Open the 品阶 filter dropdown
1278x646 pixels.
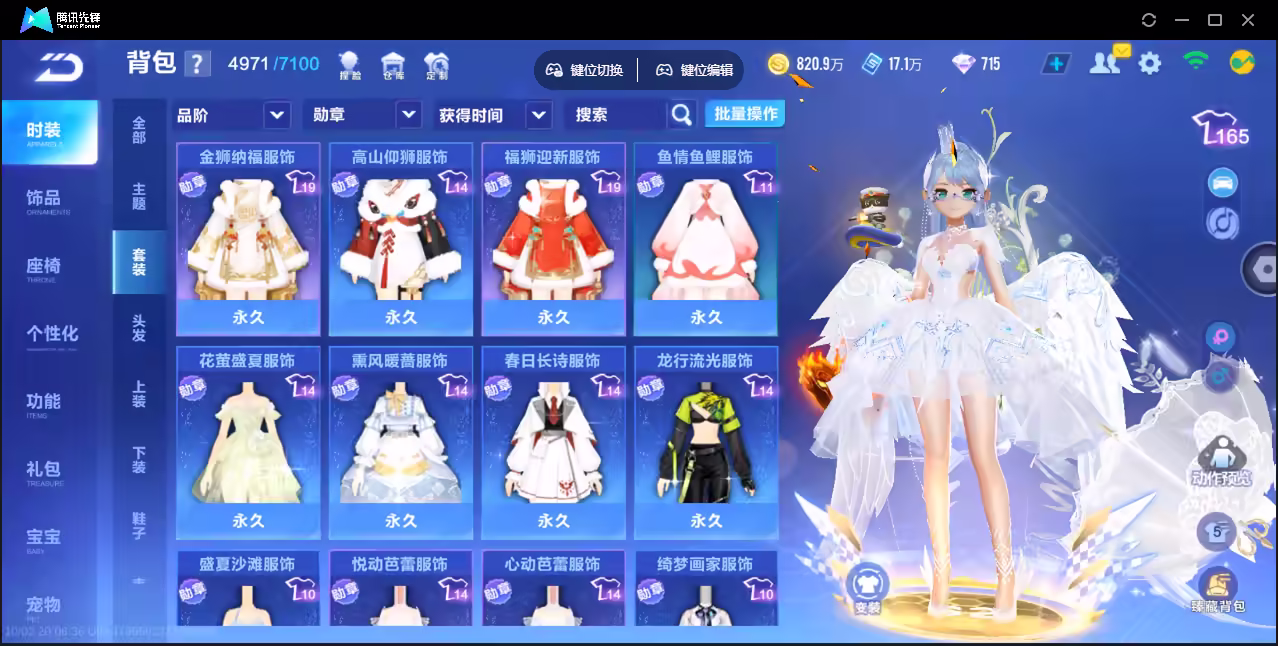point(232,115)
